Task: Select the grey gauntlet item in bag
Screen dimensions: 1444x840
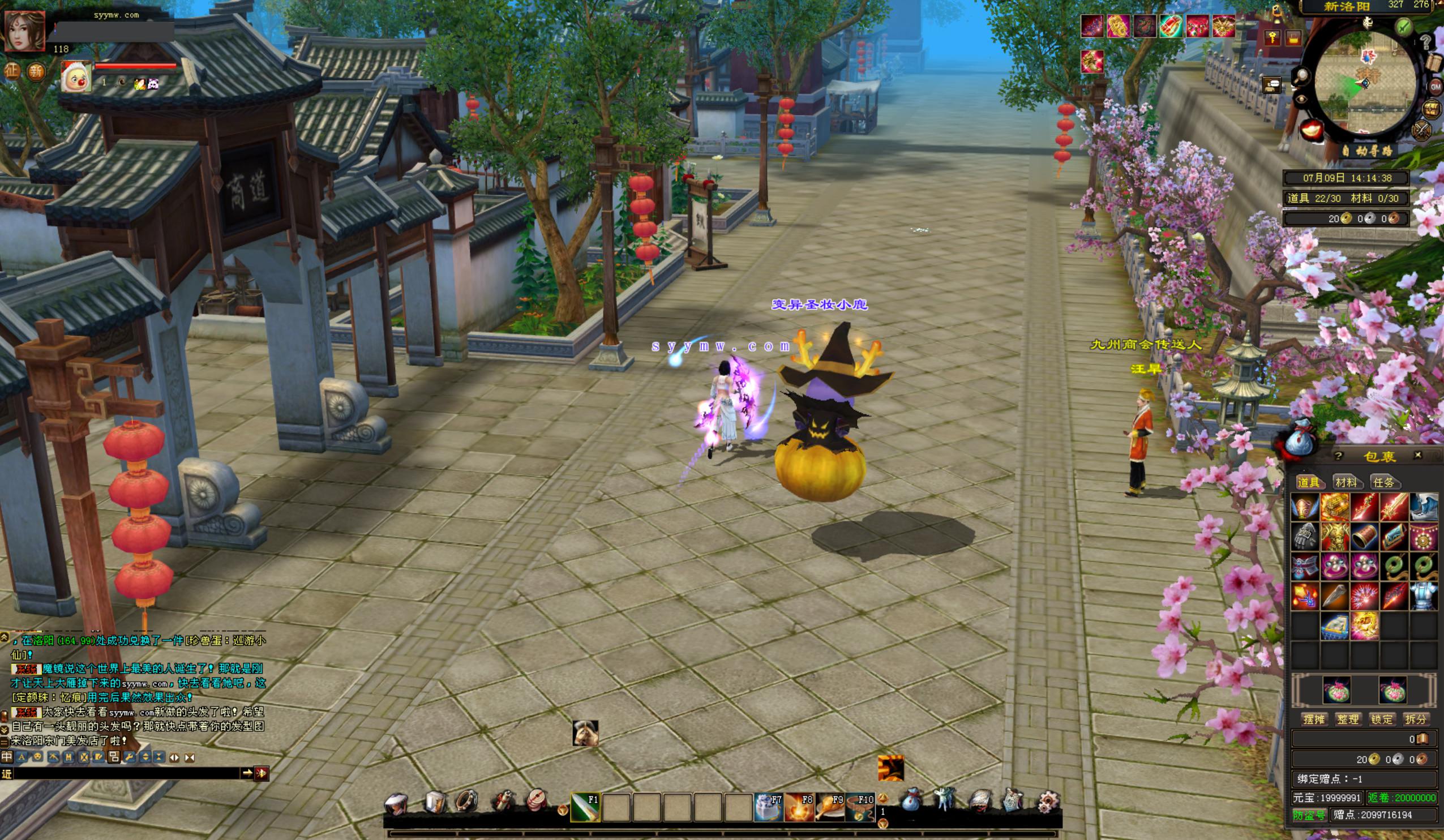Action: 1305,536
